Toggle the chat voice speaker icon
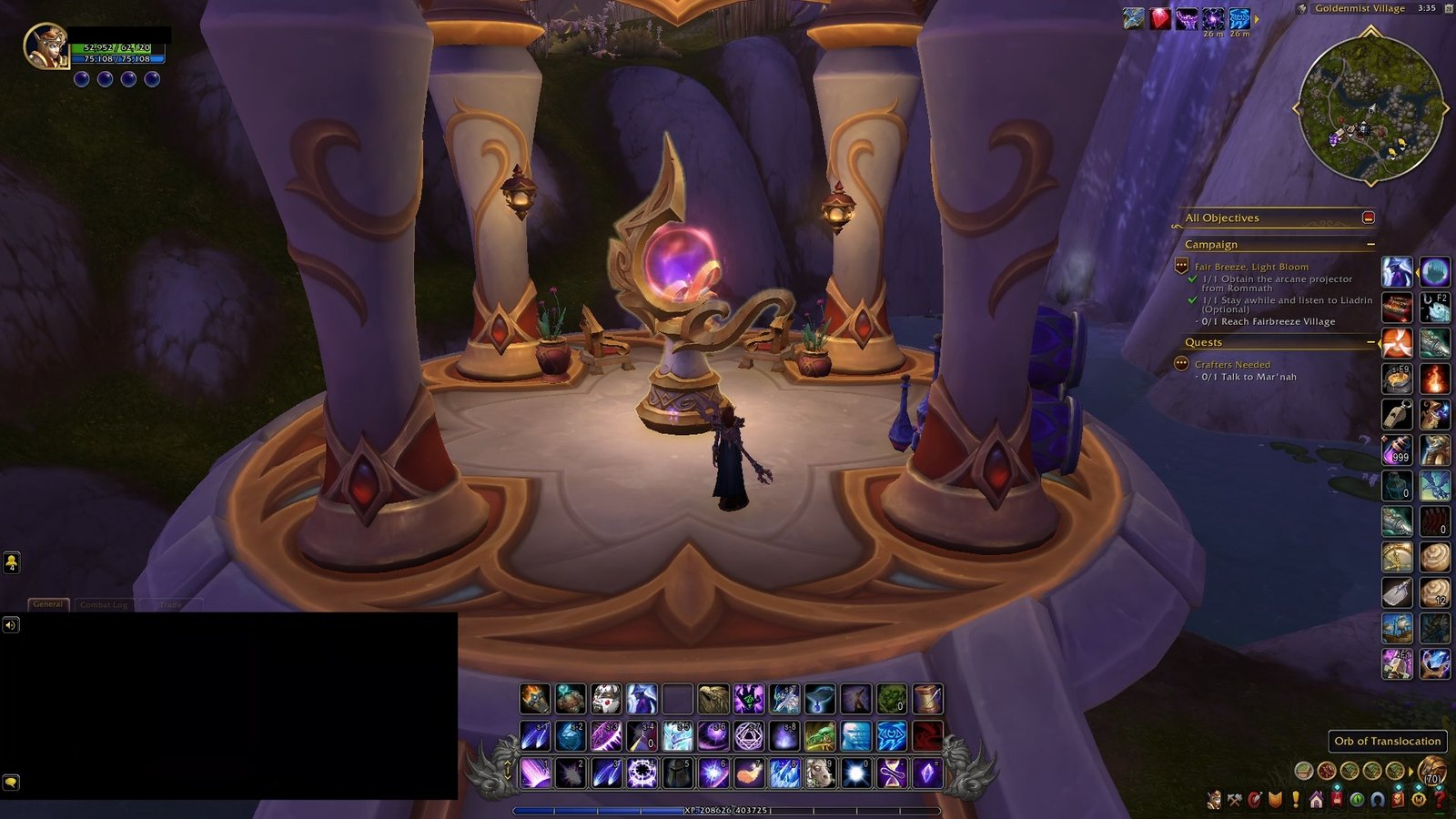This screenshot has width=1456, height=819. [11, 626]
